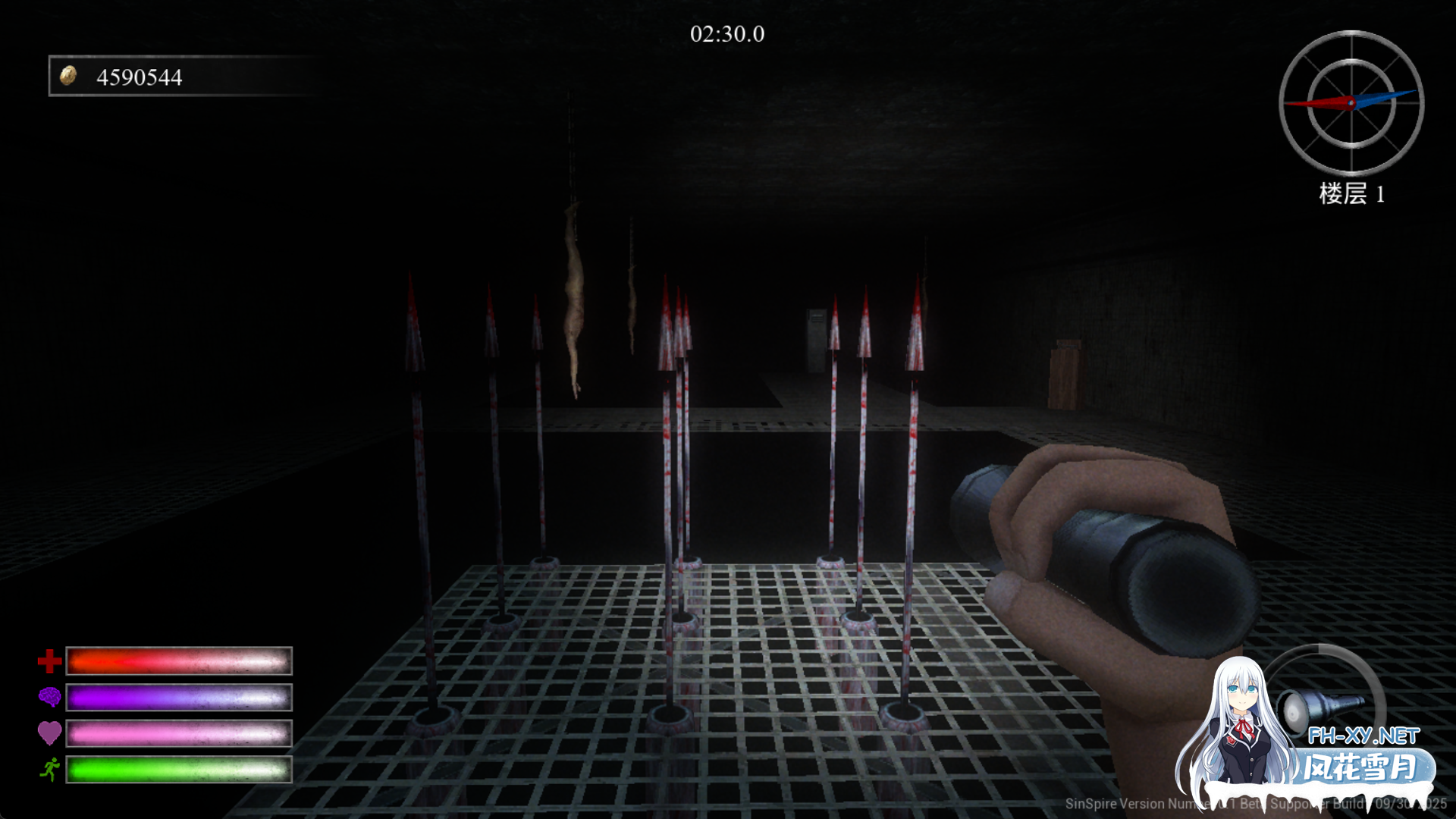Click the pink heart stat bar
The width and height of the screenshot is (1456, 819).
click(178, 733)
